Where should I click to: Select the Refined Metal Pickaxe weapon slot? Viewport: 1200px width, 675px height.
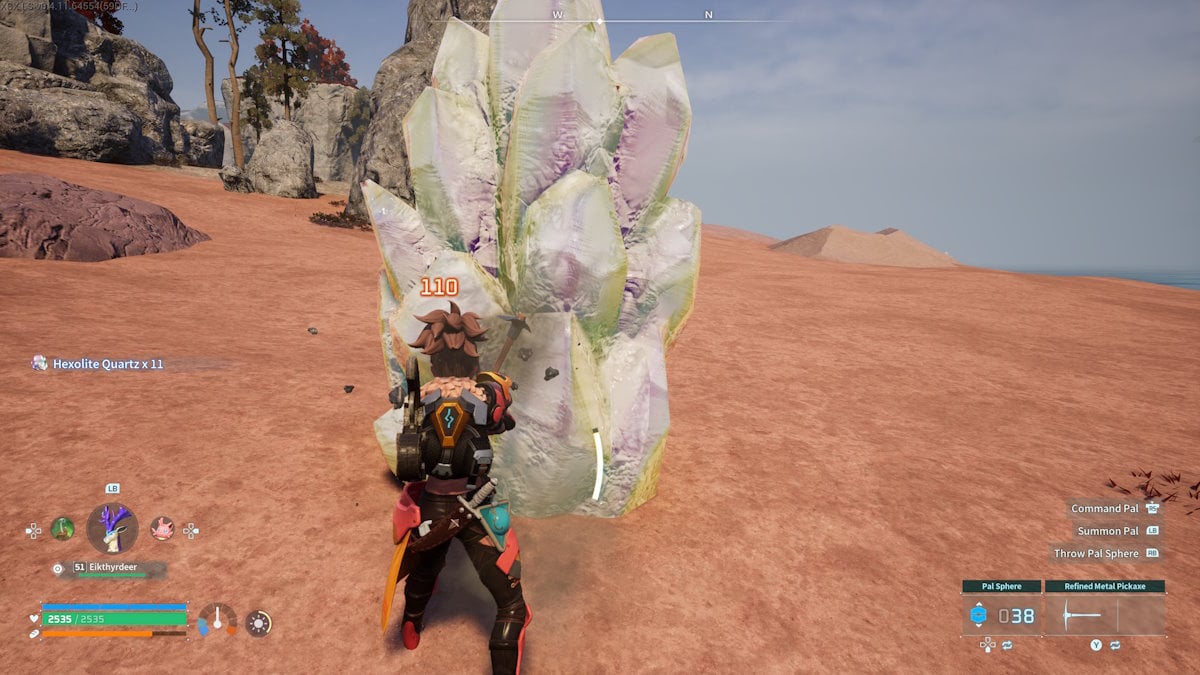point(1104,614)
